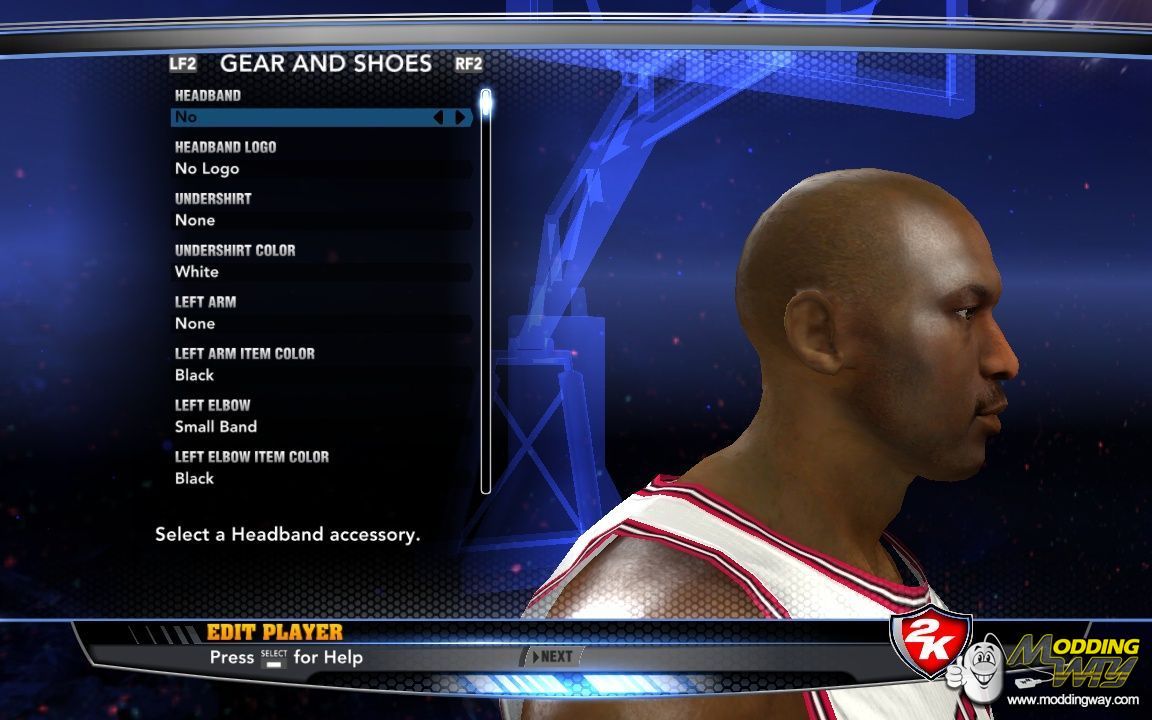Open the Undershirt Color setting

(x=320, y=272)
